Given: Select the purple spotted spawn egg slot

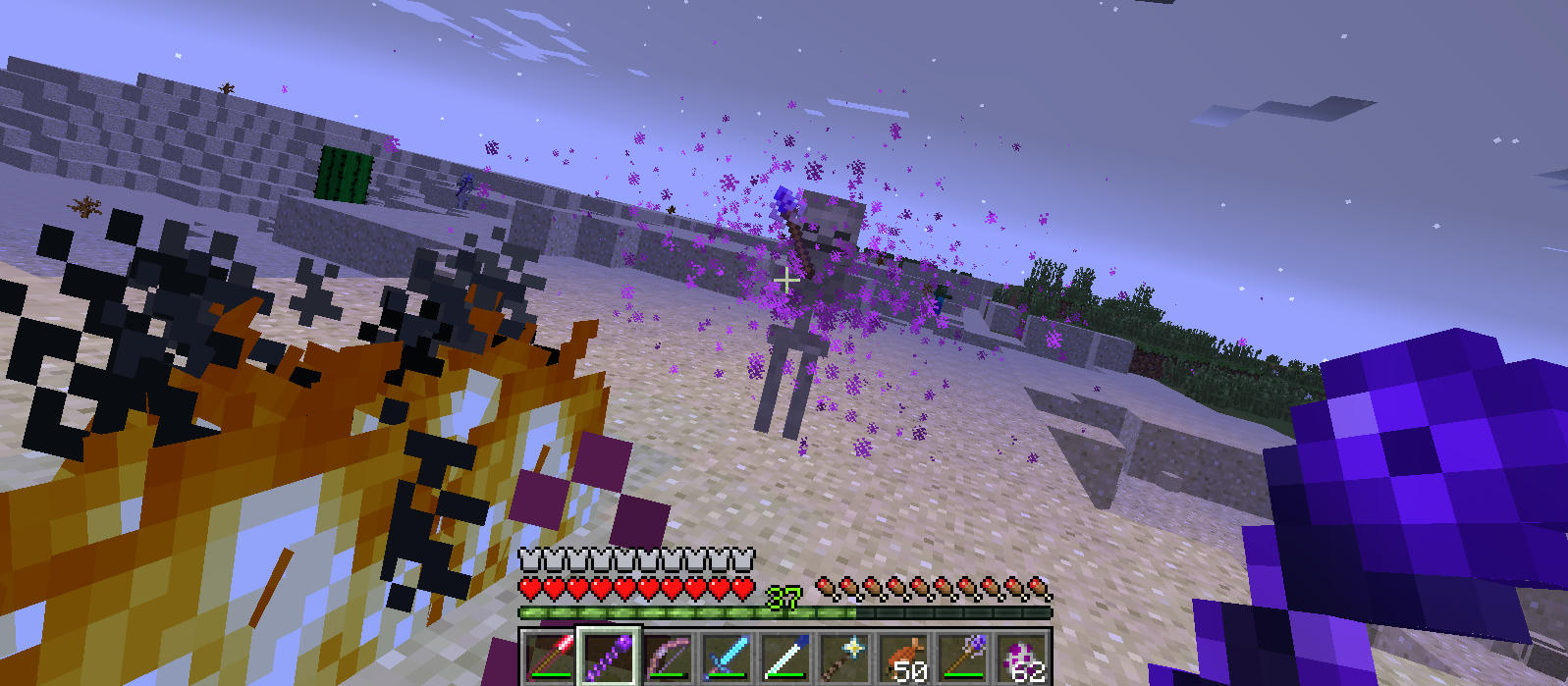Looking at the screenshot, I should [1022, 657].
